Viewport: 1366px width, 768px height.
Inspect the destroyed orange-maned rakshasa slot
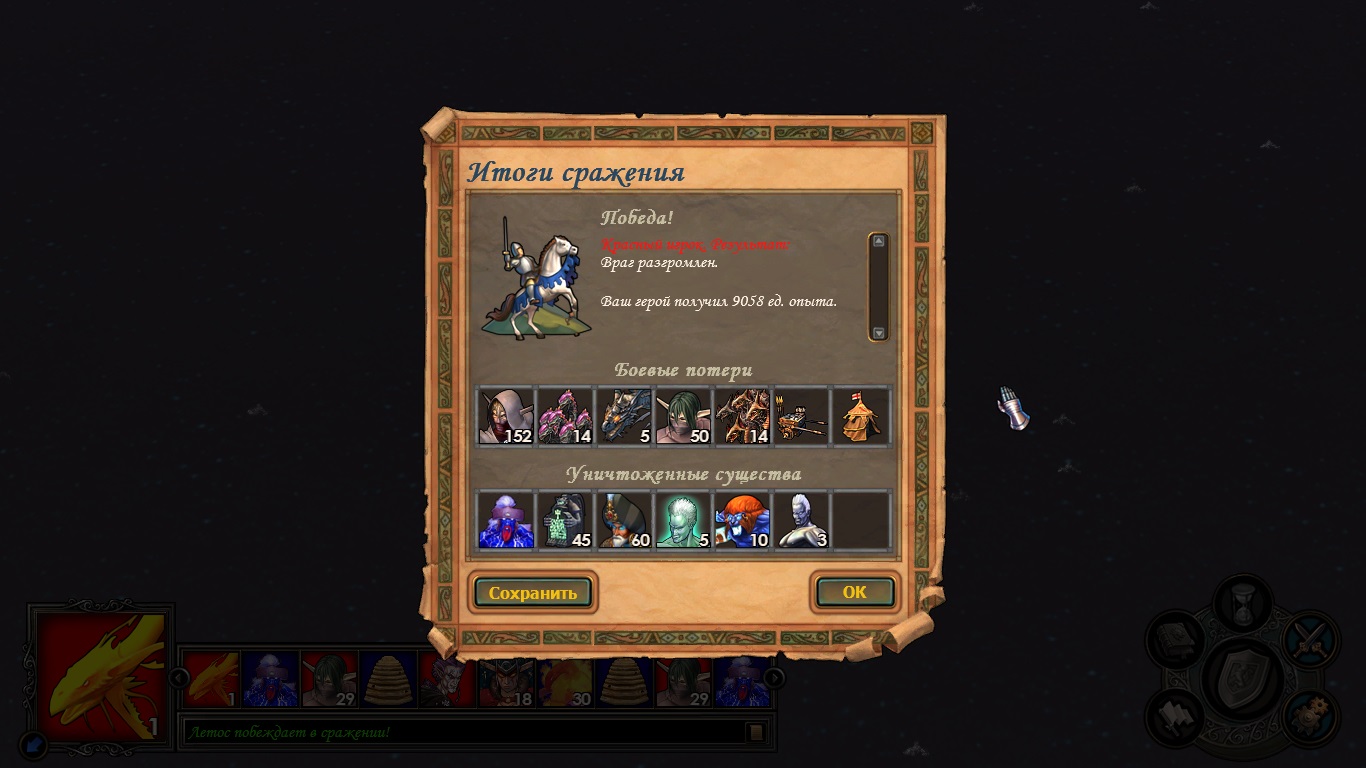click(x=742, y=521)
